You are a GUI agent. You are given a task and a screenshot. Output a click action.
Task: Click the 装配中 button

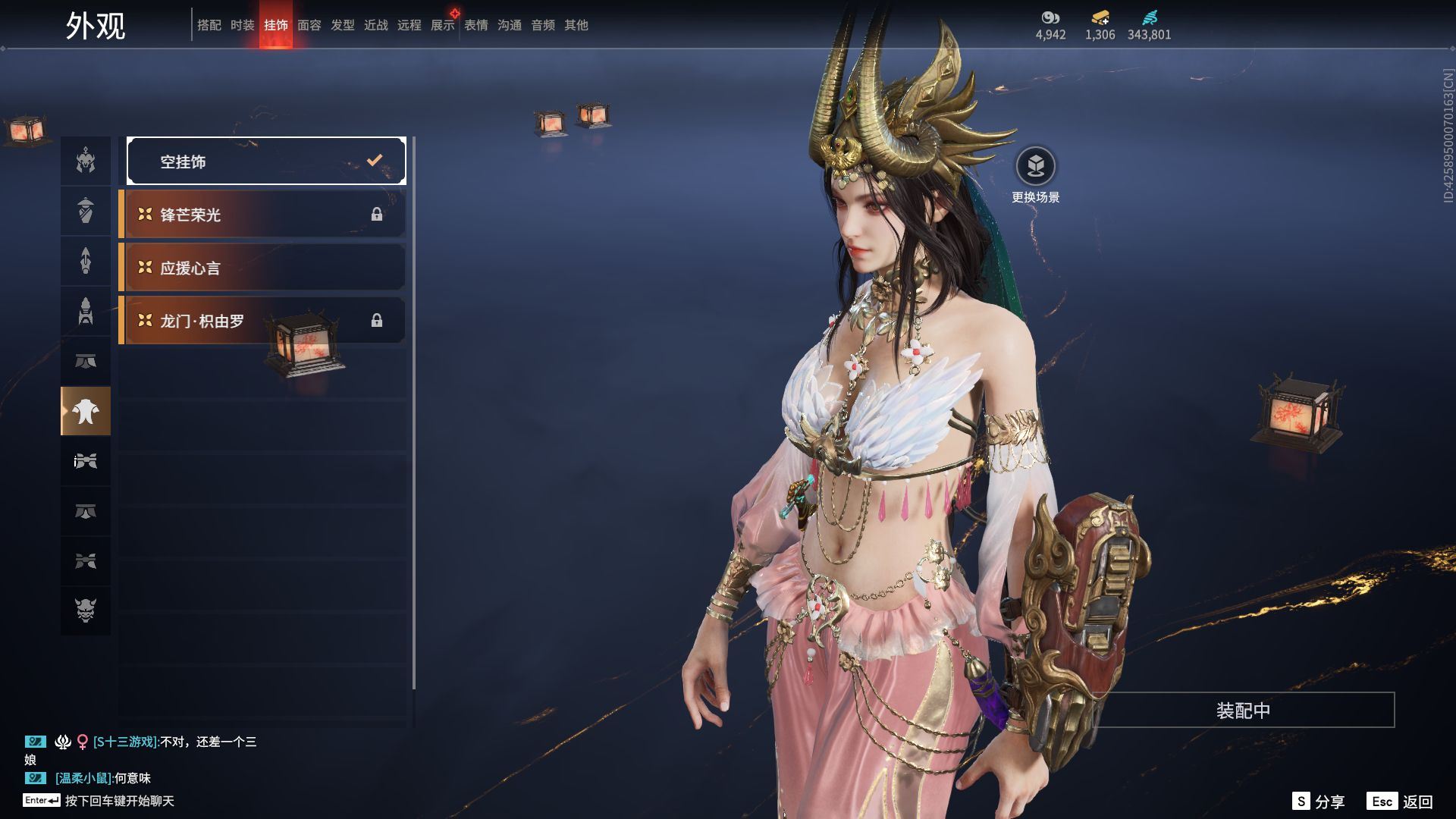coord(1243,711)
